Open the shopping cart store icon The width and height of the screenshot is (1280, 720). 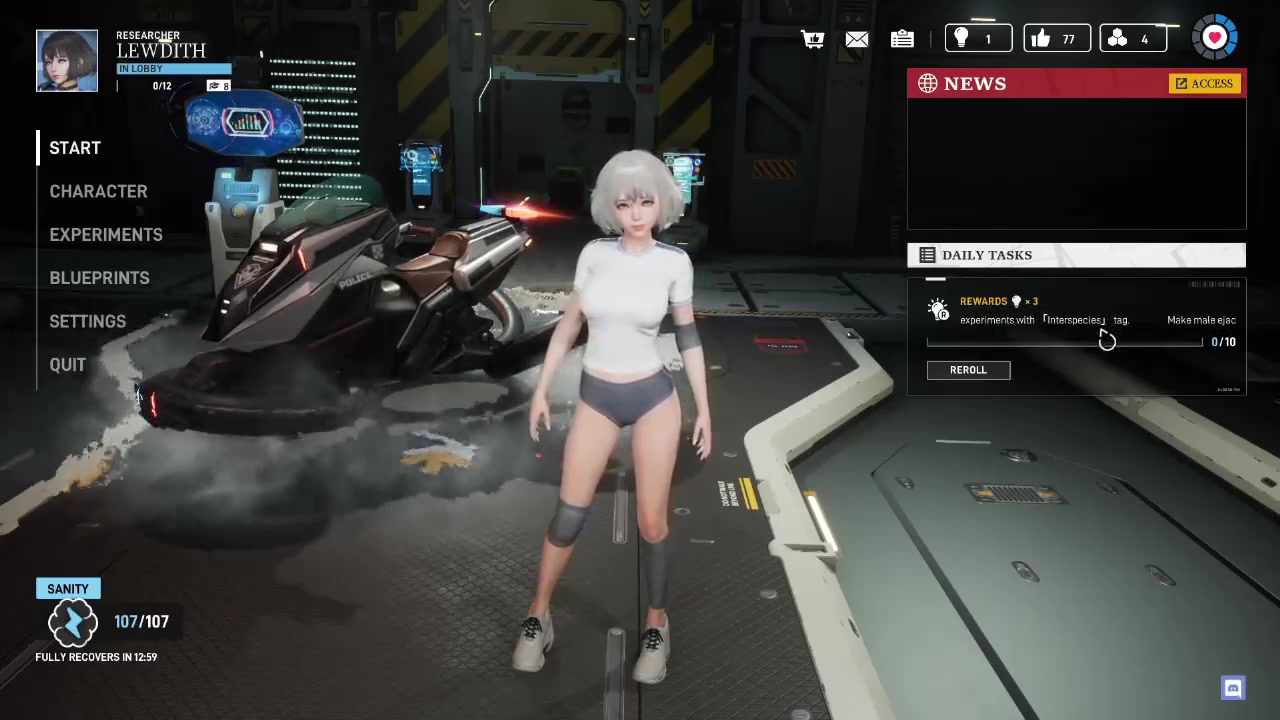point(812,39)
